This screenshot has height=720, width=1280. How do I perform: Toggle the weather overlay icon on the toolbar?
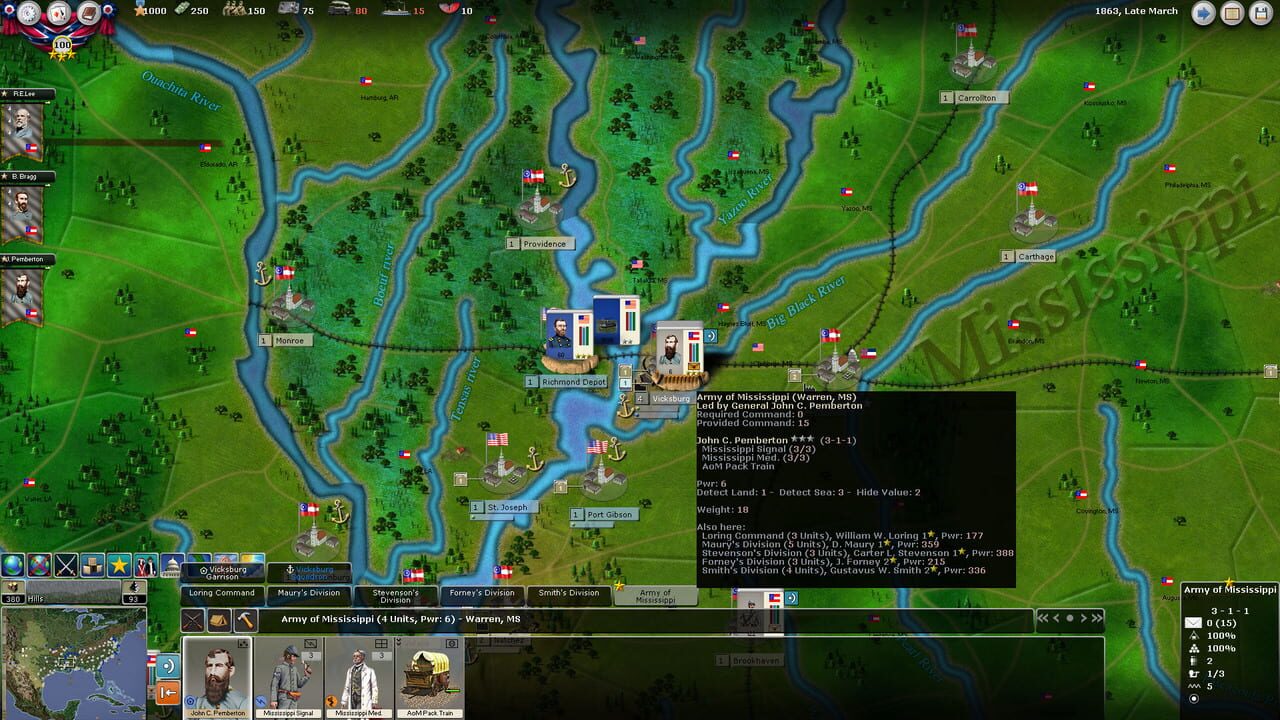(90, 566)
